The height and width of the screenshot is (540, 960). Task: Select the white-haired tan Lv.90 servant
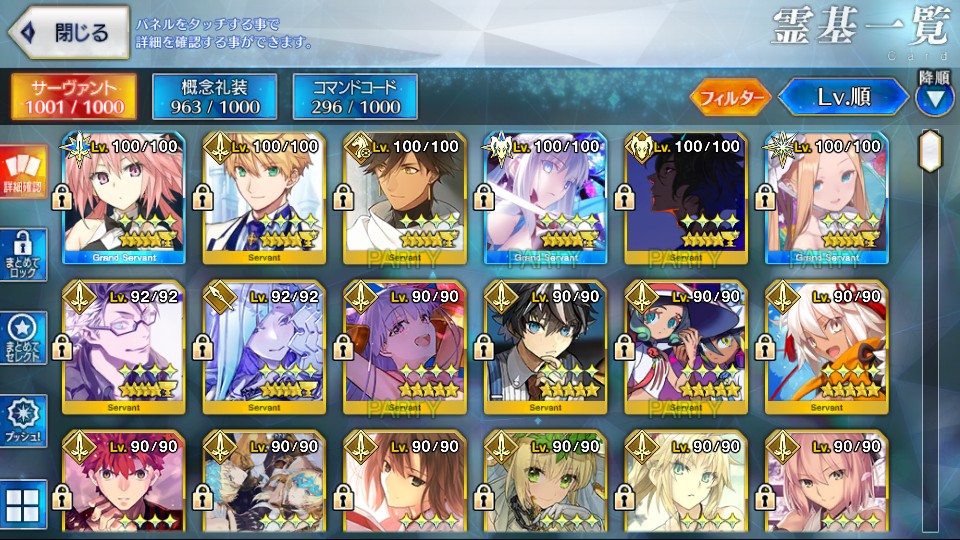pyautogui.click(x=825, y=346)
